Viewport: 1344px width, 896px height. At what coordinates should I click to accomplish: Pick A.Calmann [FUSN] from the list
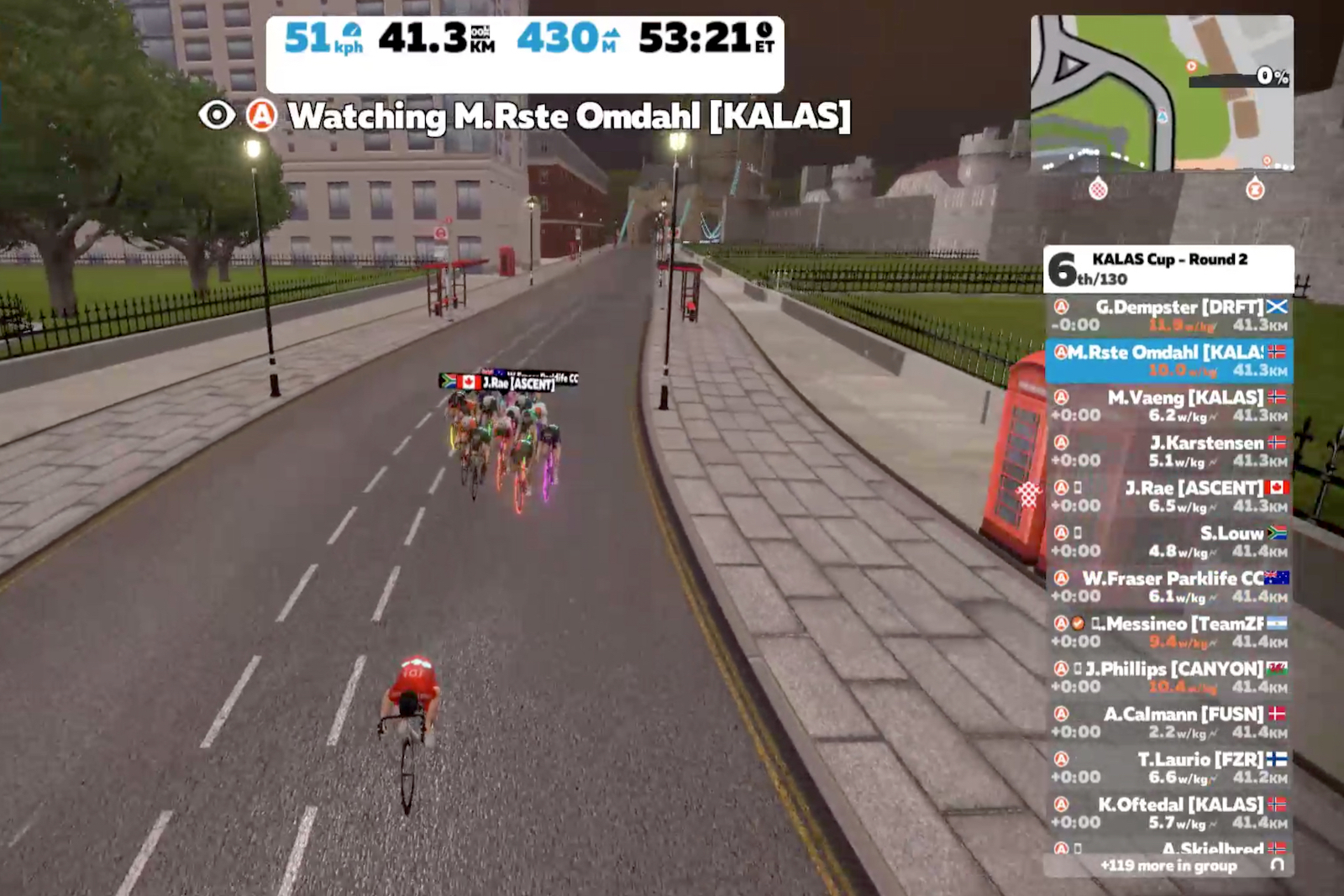pyautogui.click(x=1168, y=723)
